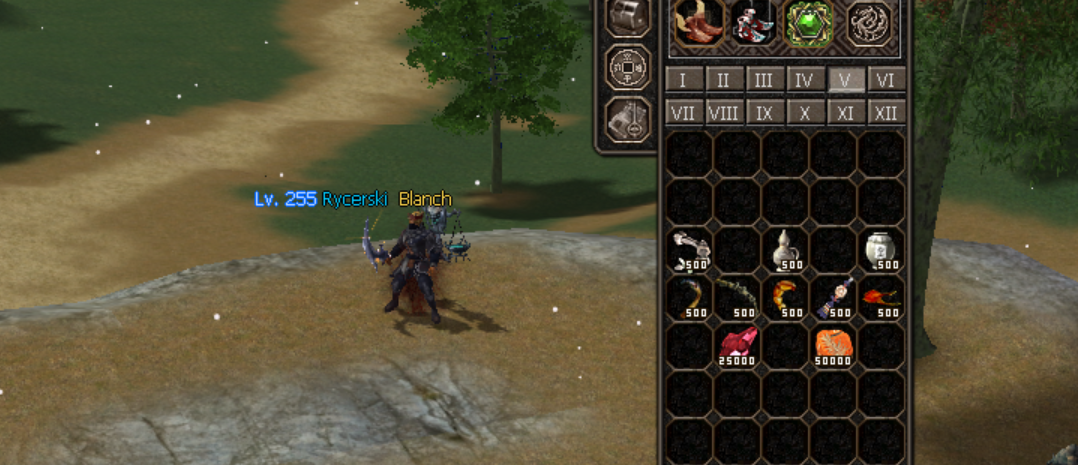Click the coin emblem side button
Image resolution: width=1078 pixels, height=465 pixels.
pos(629,68)
